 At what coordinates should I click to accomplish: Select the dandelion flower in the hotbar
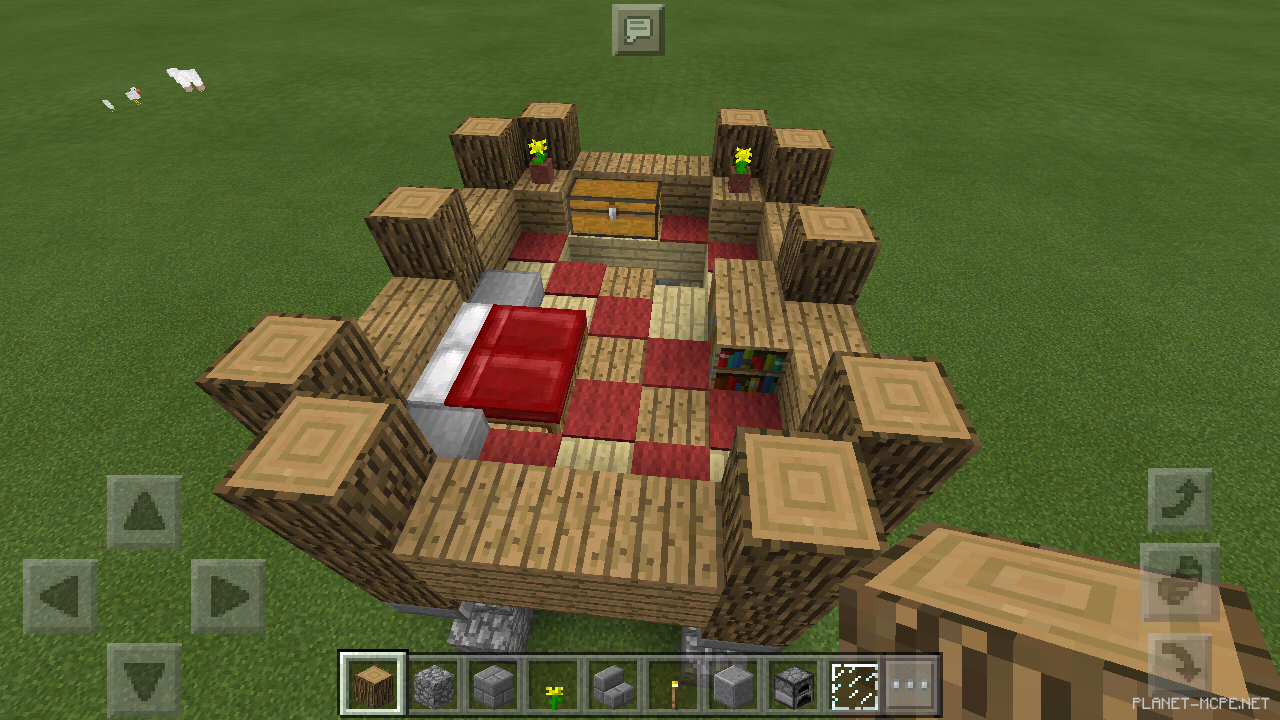pyautogui.click(x=553, y=685)
